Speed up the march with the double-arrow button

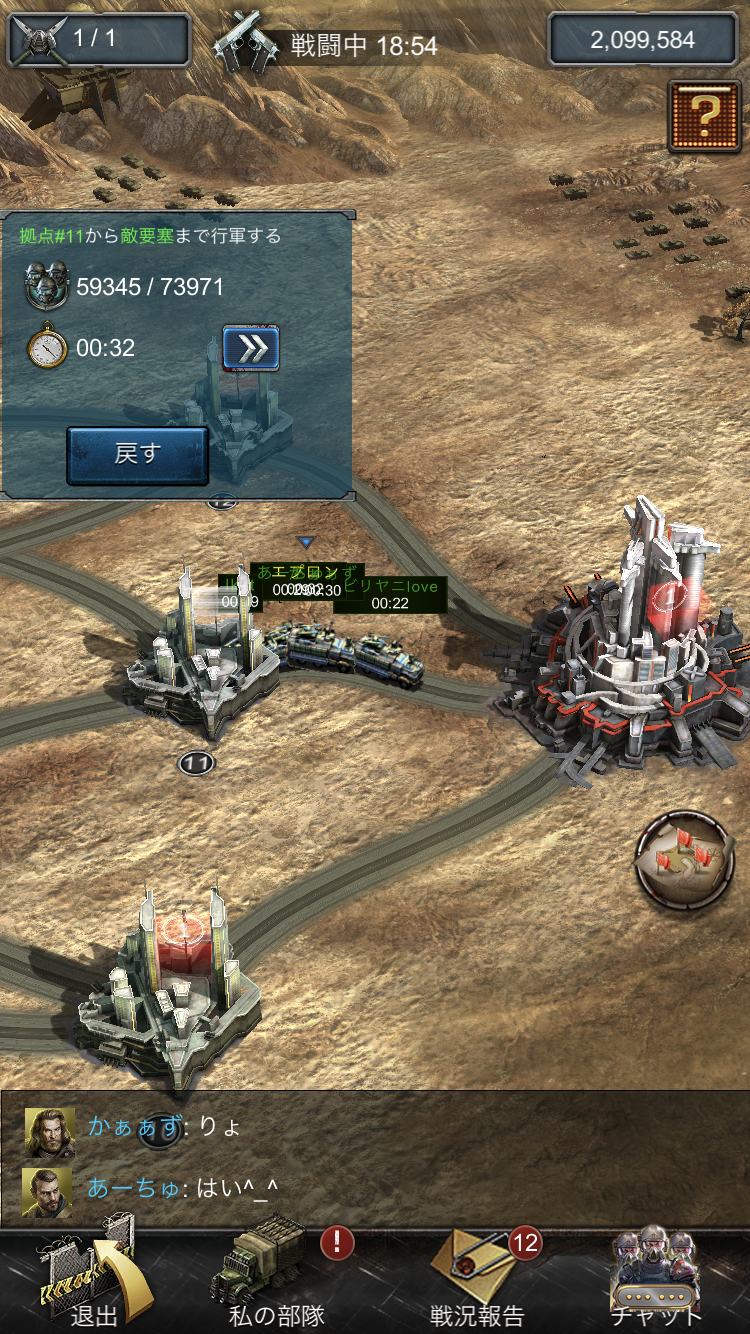(x=250, y=348)
